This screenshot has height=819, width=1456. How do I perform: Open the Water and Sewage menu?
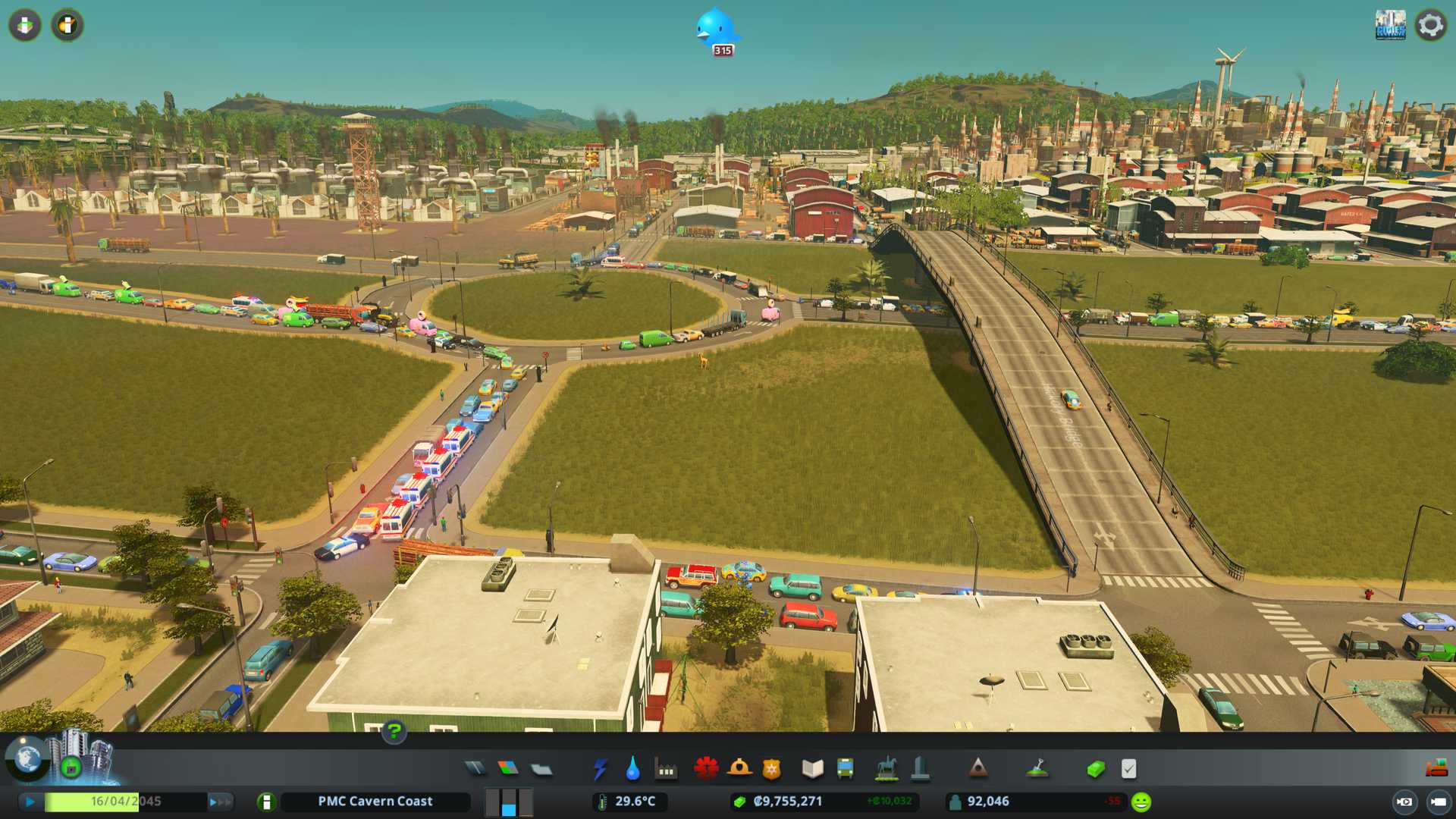coord(632,769)
